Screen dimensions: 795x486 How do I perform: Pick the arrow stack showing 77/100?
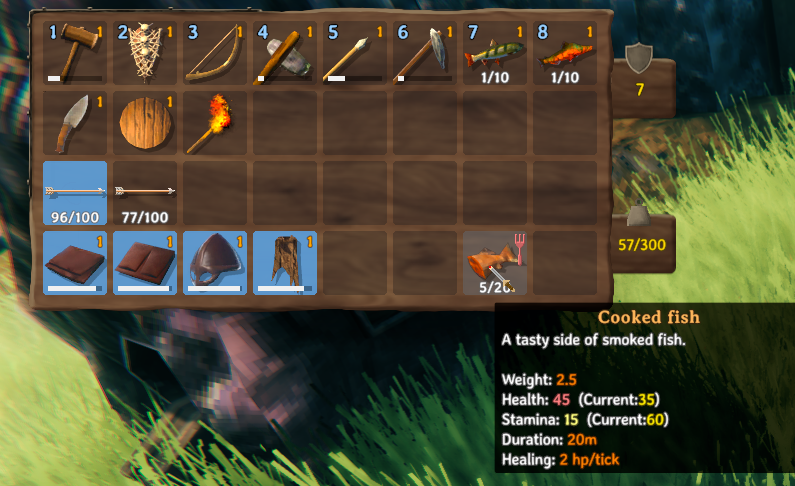point(145,193)
